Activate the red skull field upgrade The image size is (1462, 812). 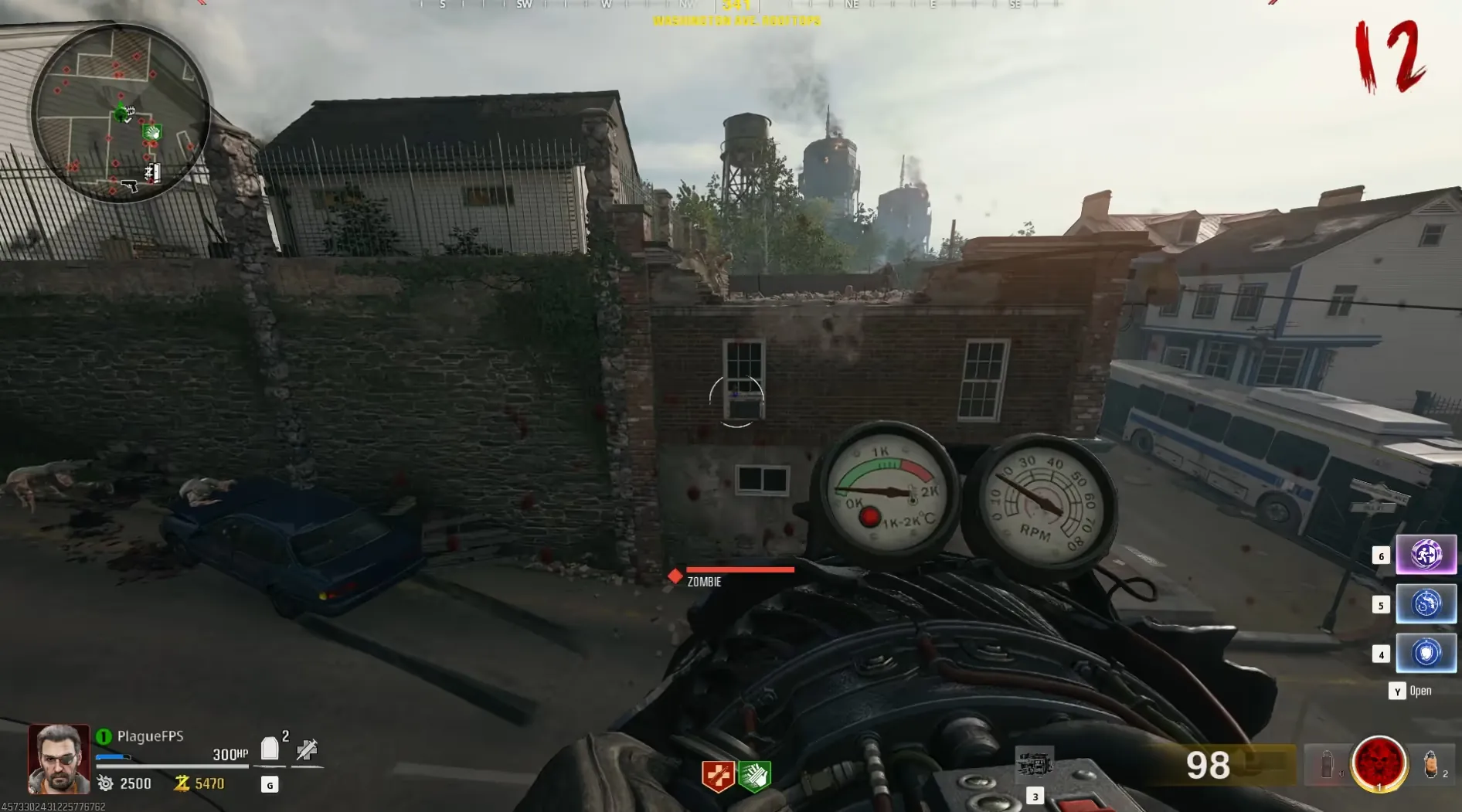click(1379, 763)
